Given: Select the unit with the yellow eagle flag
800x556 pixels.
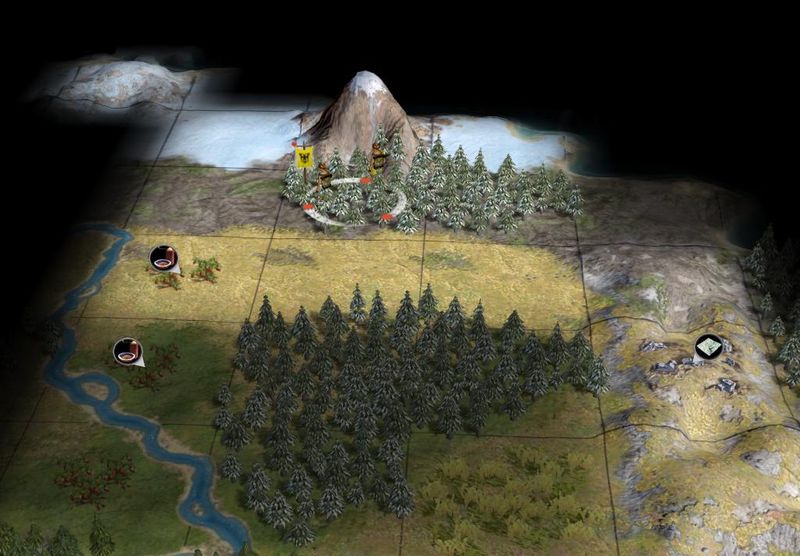Looking at the screenshot, I should 324,177.
